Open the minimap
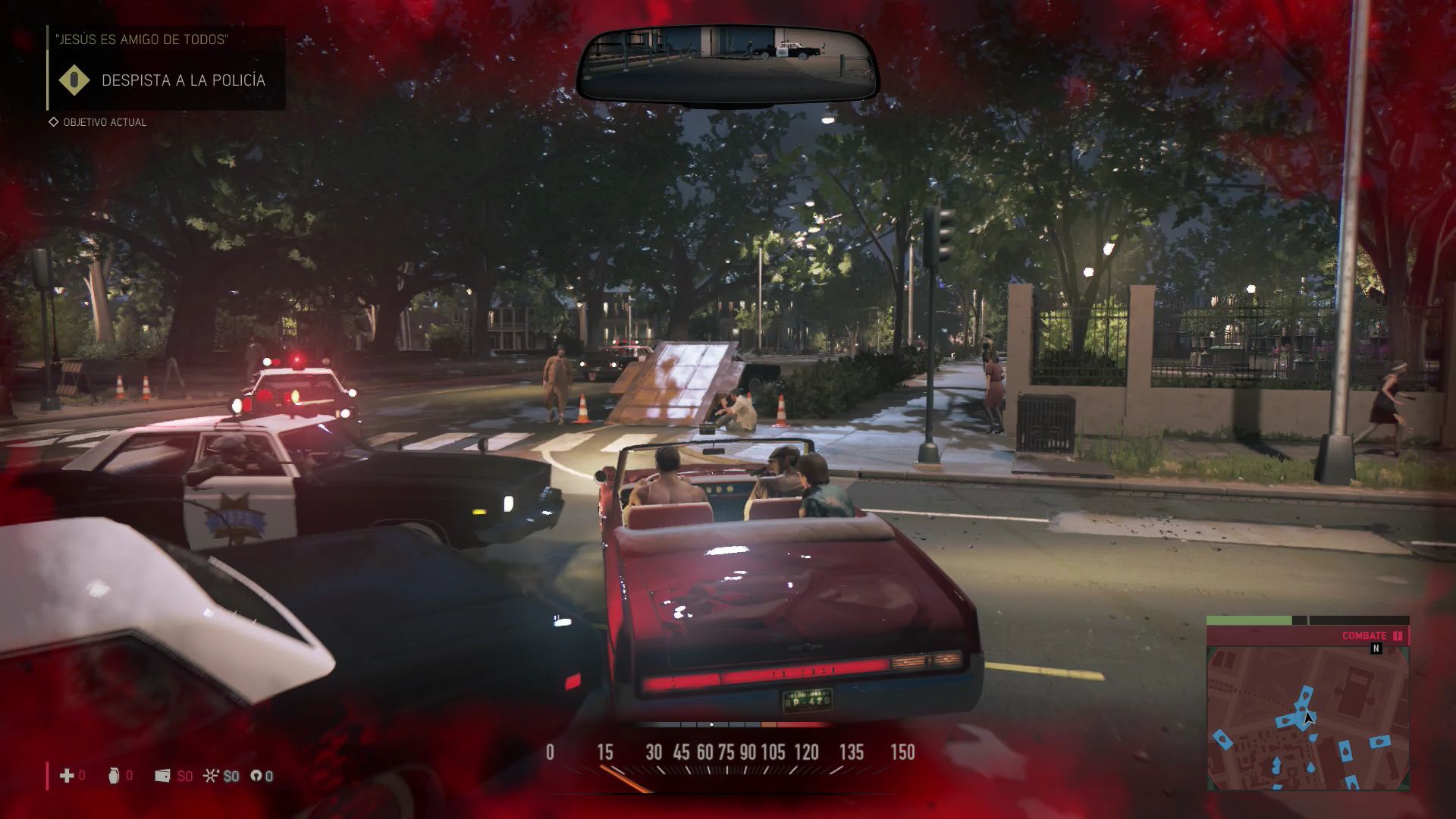1456x819 pixels. point(1307,717)
